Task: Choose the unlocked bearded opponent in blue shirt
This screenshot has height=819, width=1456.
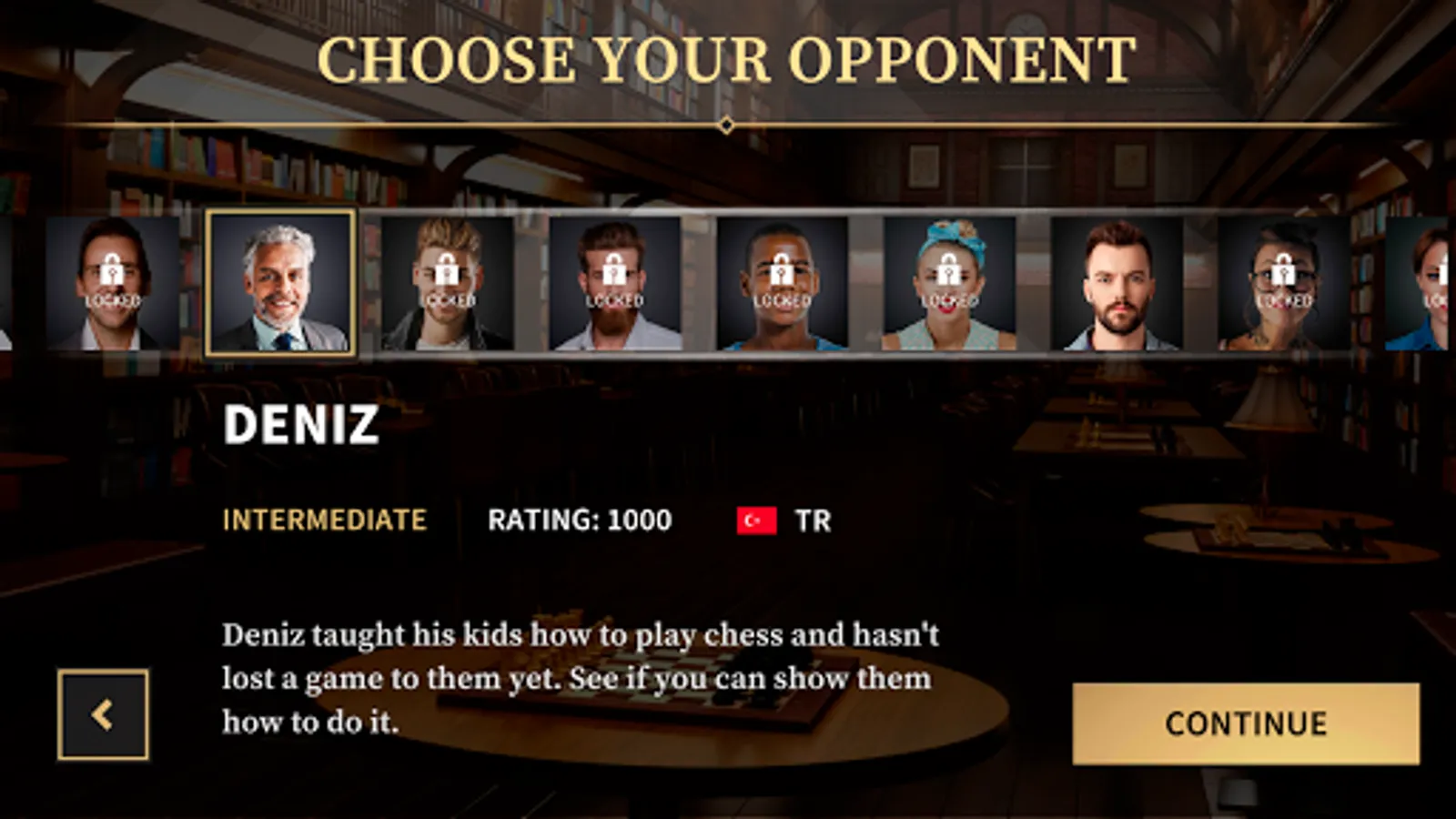Action: 1117,283
